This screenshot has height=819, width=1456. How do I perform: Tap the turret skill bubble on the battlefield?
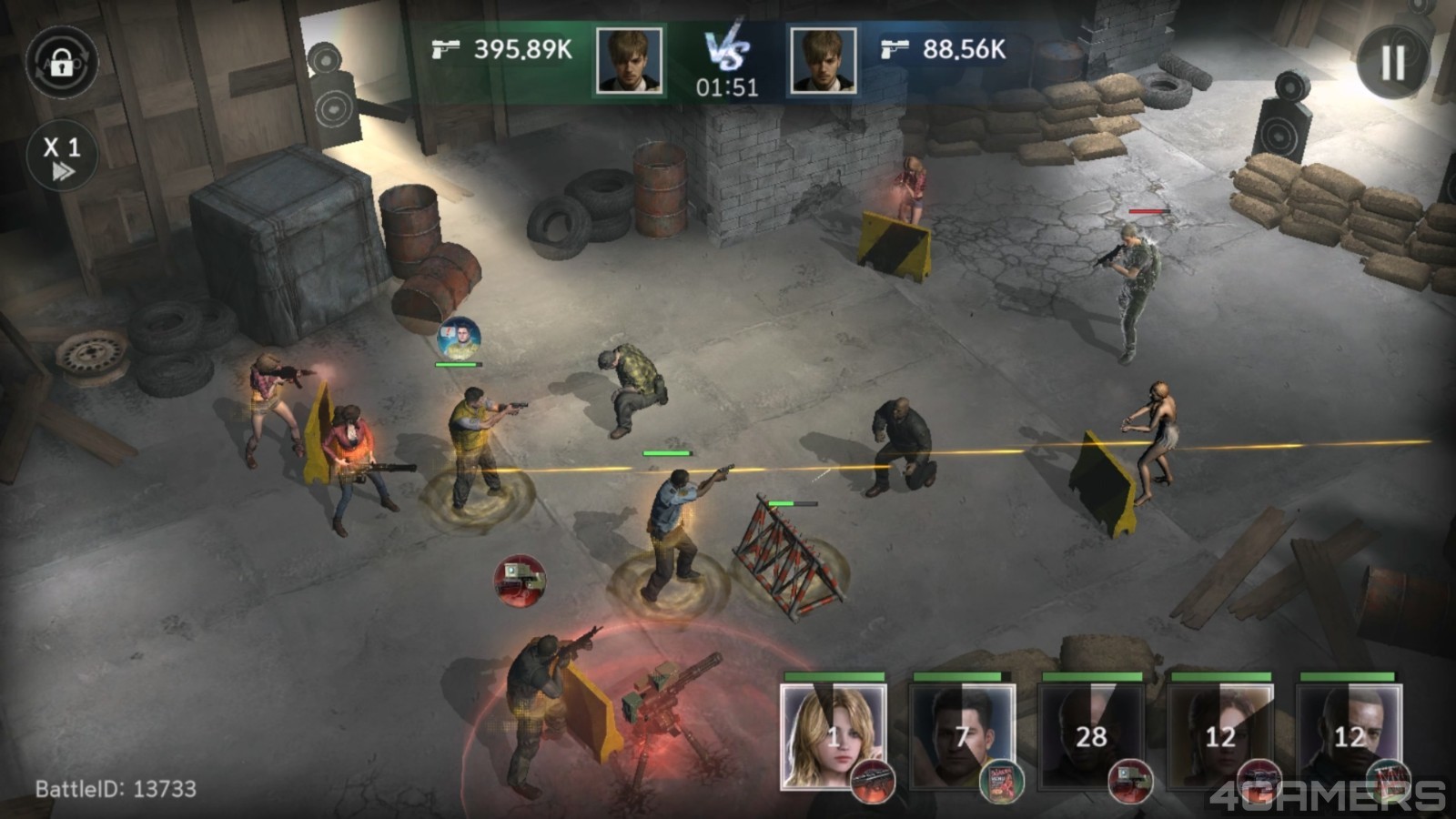(520, 579)
